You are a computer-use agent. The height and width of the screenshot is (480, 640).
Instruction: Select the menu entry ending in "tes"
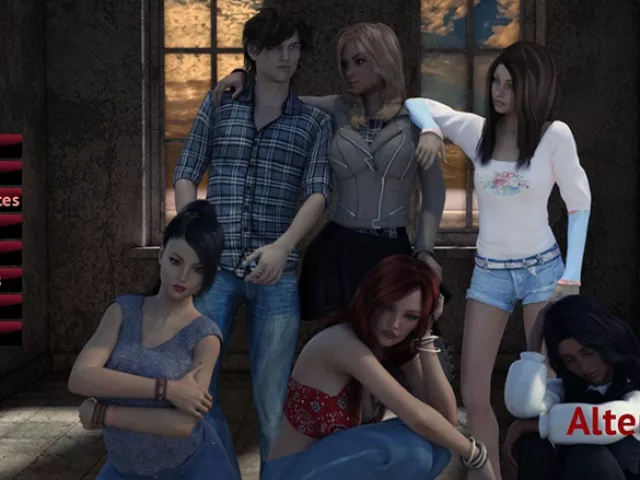pyautogui.click(x=9, y=200)
